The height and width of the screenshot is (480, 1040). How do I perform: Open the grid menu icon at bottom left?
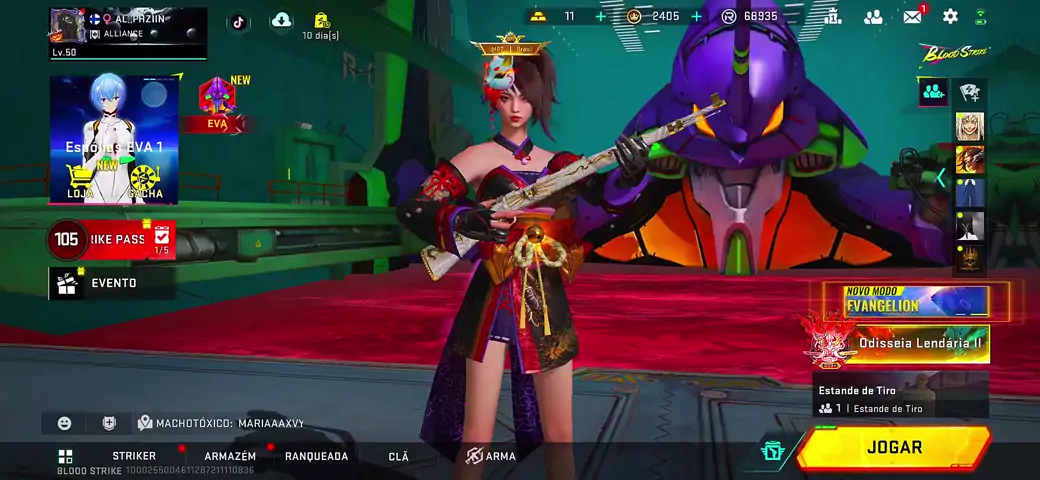tap(65, 456)
